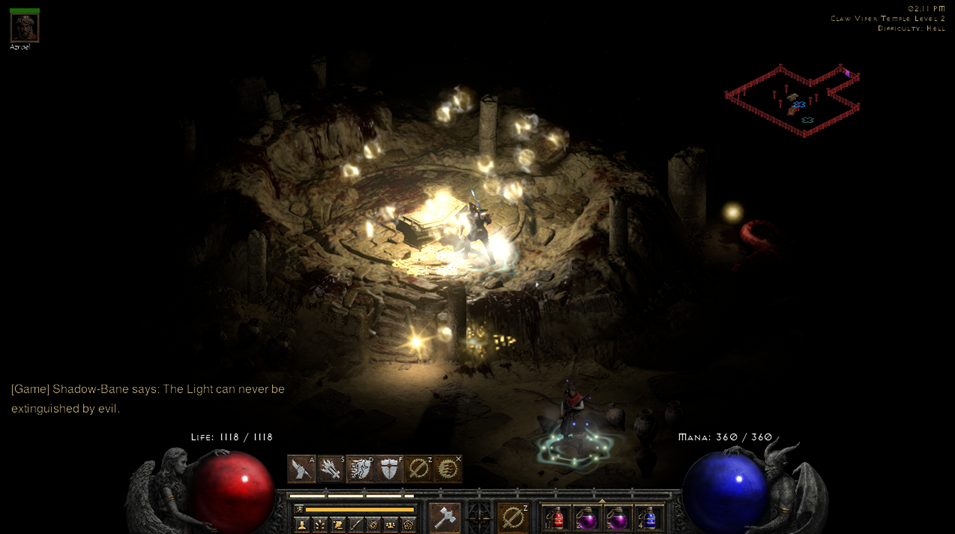Select the winged shield skill bound to D
Image resolution: width=955 pixels, height=534 pixels.
(x=360, y=468)
